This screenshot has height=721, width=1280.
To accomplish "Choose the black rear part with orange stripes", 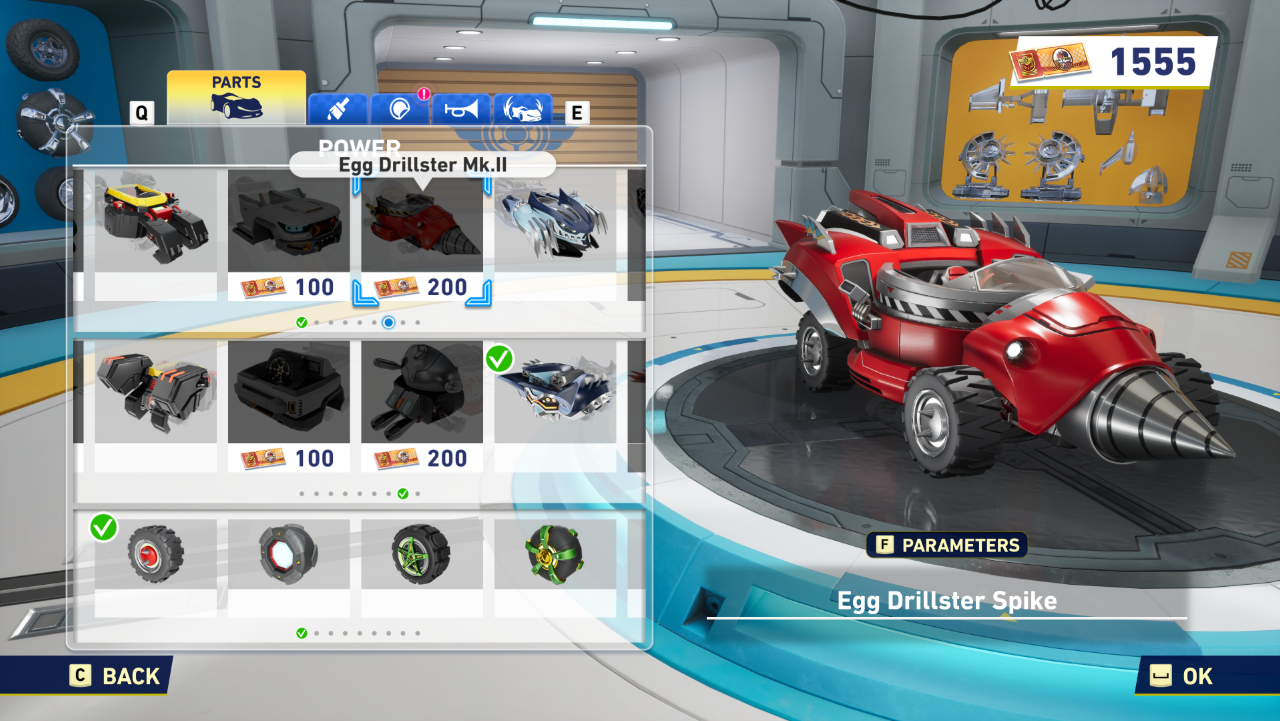I will tap(155, 406).
